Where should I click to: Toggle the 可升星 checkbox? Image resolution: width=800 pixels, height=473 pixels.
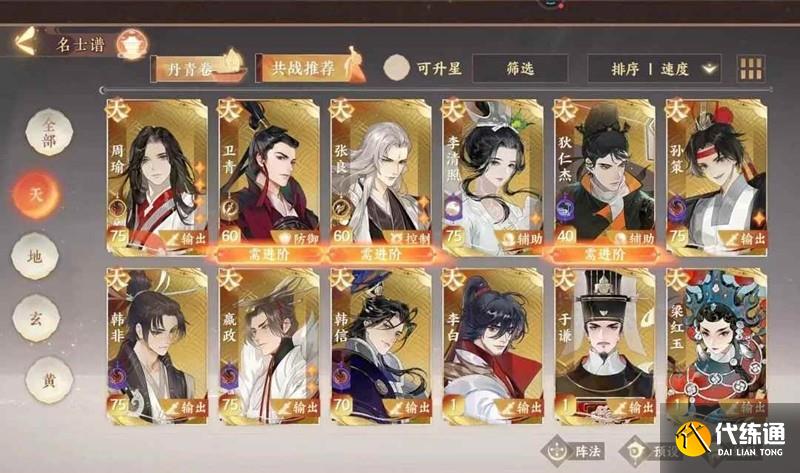tap(398, 68)
